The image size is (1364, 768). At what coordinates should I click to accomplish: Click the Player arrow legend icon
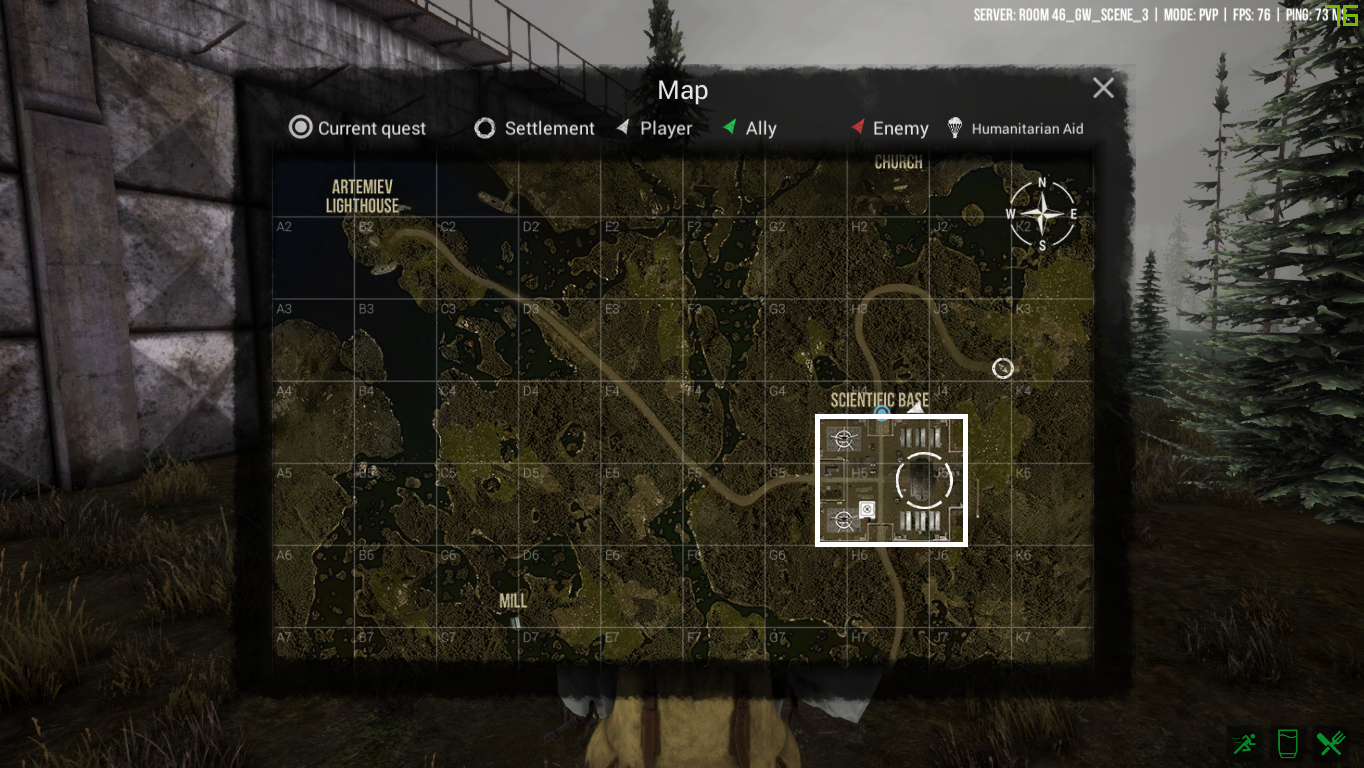[x=622, y=128]
